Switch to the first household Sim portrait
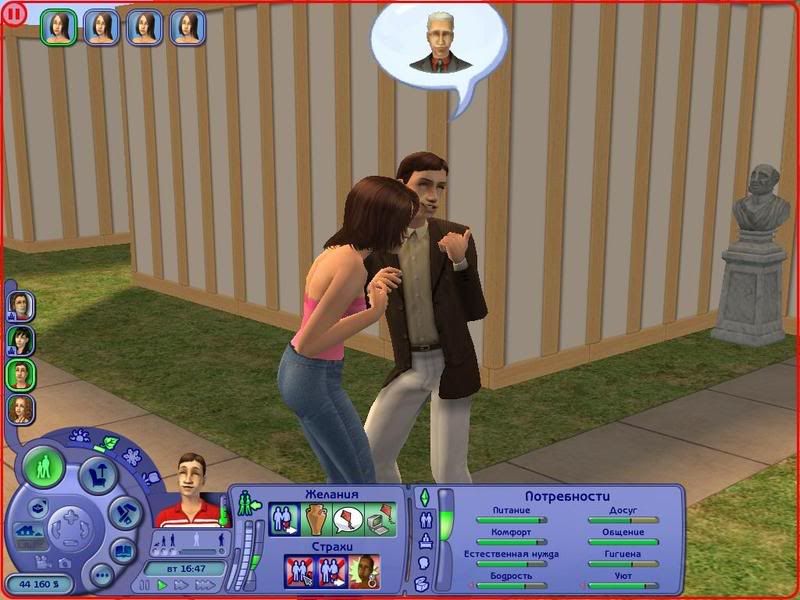The image size is (800, 600). [x=20, y=304]
